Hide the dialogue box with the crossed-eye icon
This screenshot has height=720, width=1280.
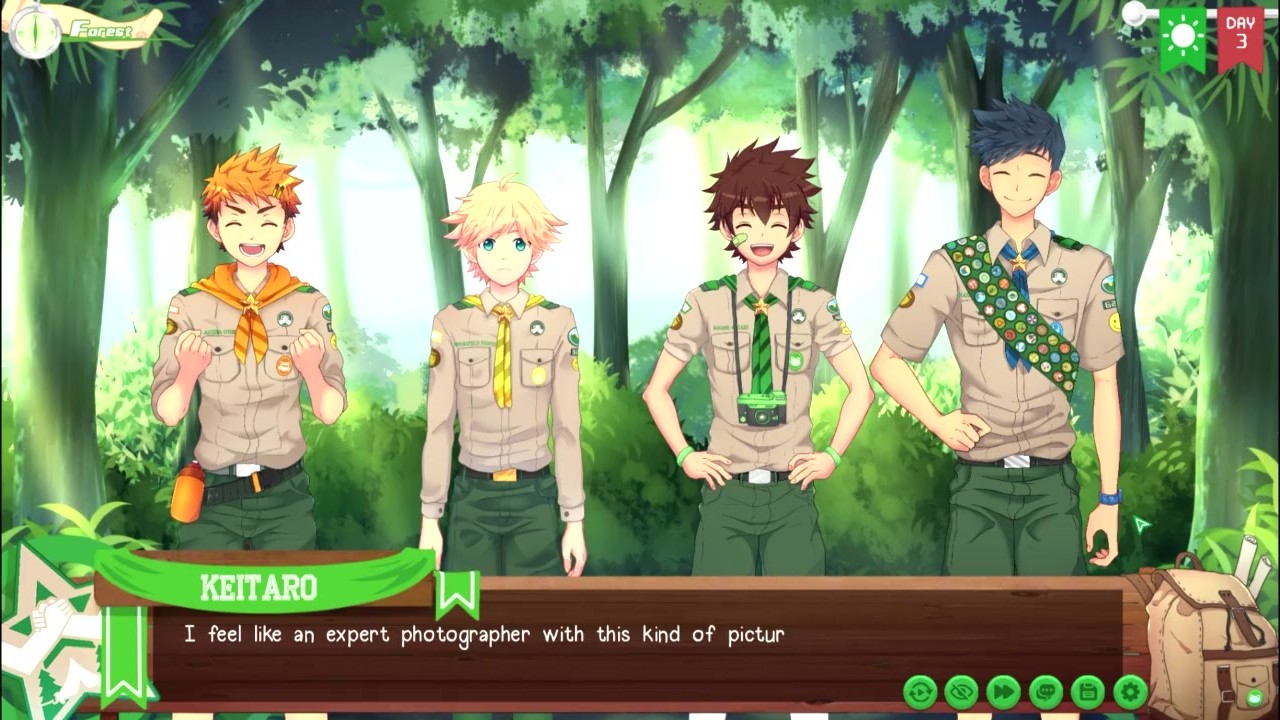click(962, 691)
